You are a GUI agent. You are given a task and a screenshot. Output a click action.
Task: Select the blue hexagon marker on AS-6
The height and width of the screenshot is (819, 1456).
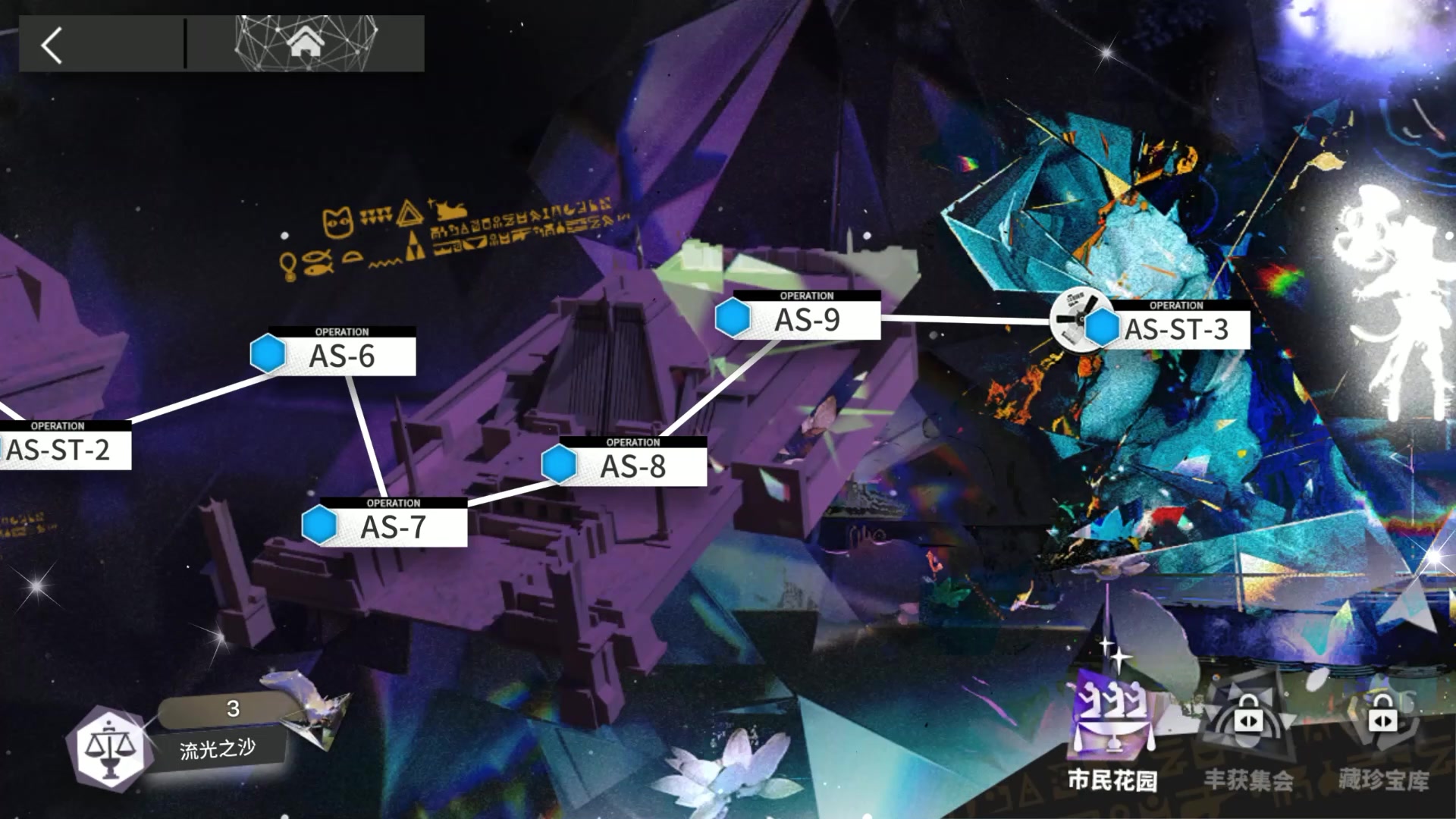[x=267, y=354]
